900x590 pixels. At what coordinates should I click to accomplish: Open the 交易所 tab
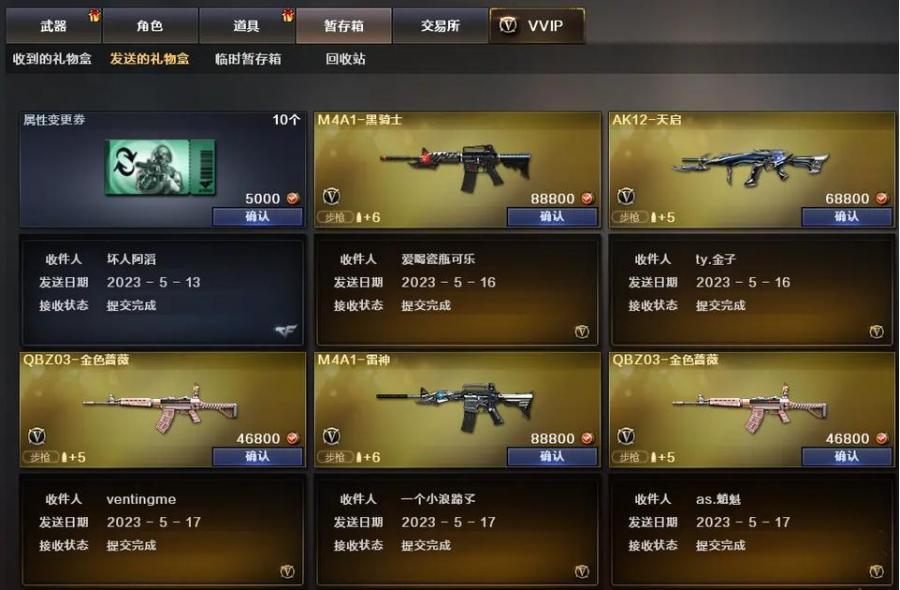[440, 26]
